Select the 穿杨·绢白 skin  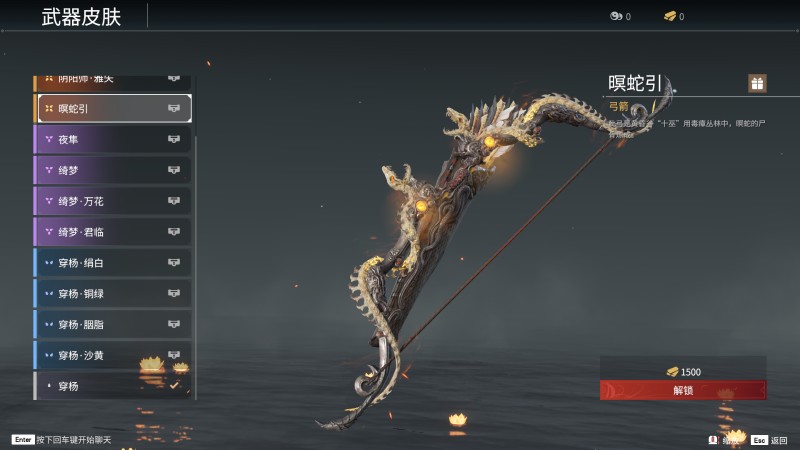coord(113,263)
